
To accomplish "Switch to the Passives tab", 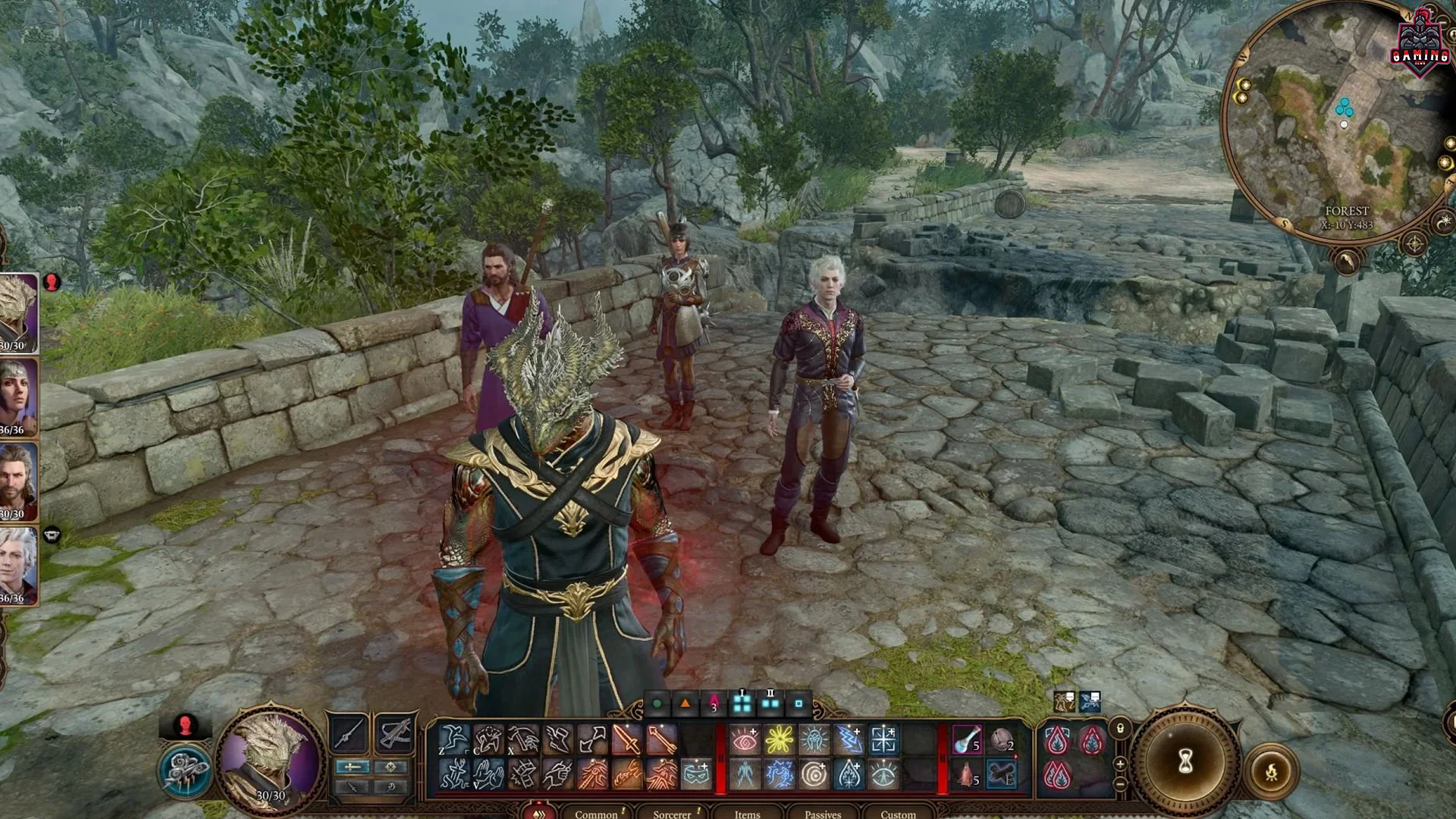I will [x=823, y=814].
